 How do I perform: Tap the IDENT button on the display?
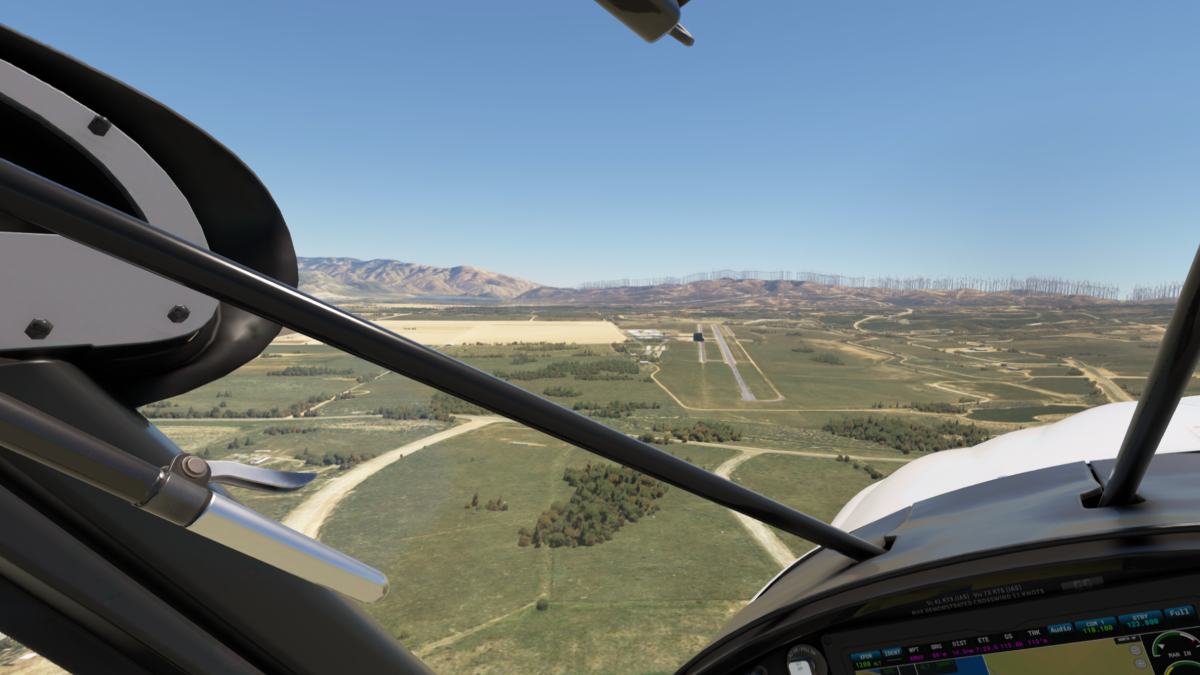click(892, 653)
